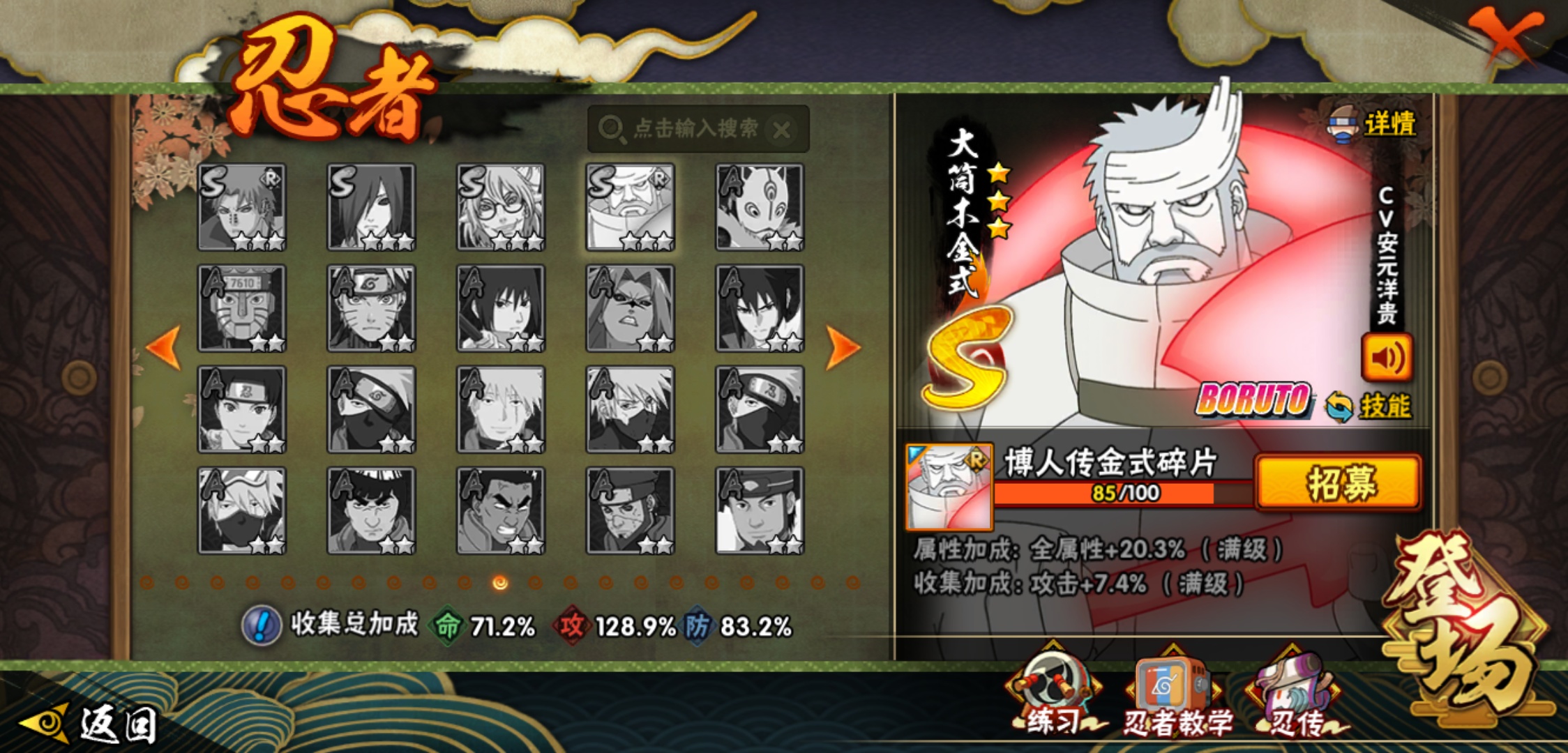Viewport: 1568px width, 753px height.
Task: Close the ninja screen with the X
Action: [1506, 36]
